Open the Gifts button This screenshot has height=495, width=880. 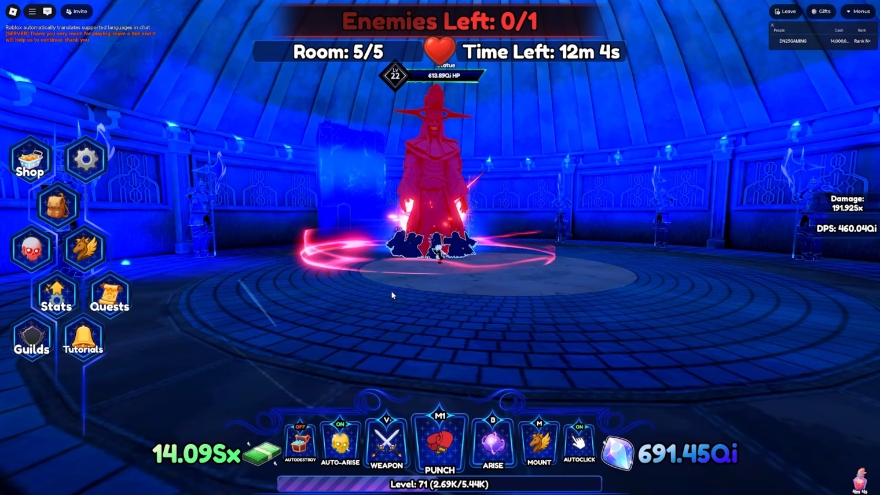coord(820,11)
